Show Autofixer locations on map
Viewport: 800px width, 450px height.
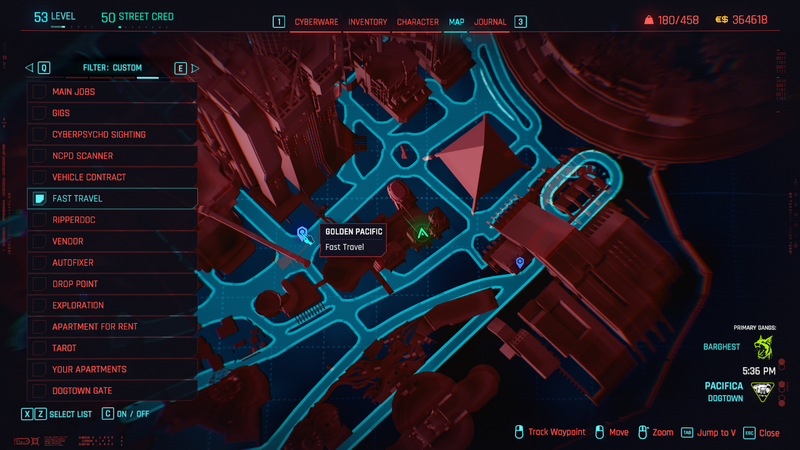coord(112,263)
